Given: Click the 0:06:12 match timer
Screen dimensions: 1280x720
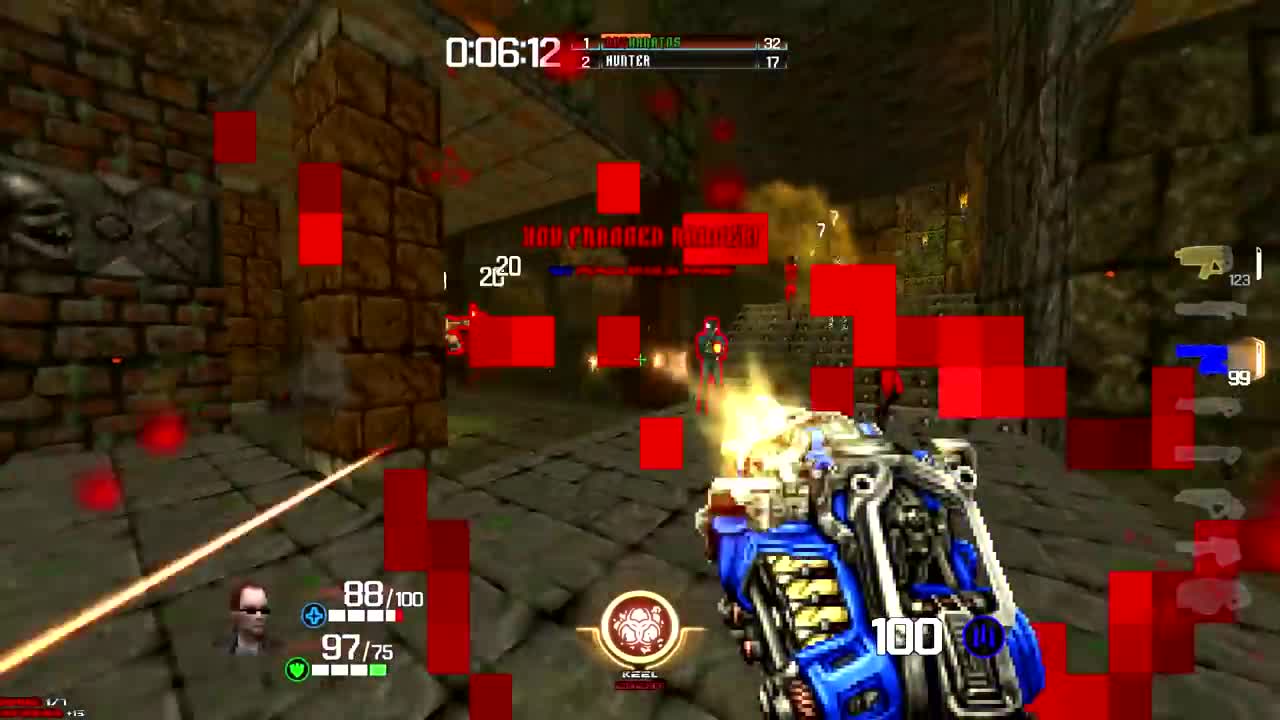Looking at the screenshot, I should 502,51.
